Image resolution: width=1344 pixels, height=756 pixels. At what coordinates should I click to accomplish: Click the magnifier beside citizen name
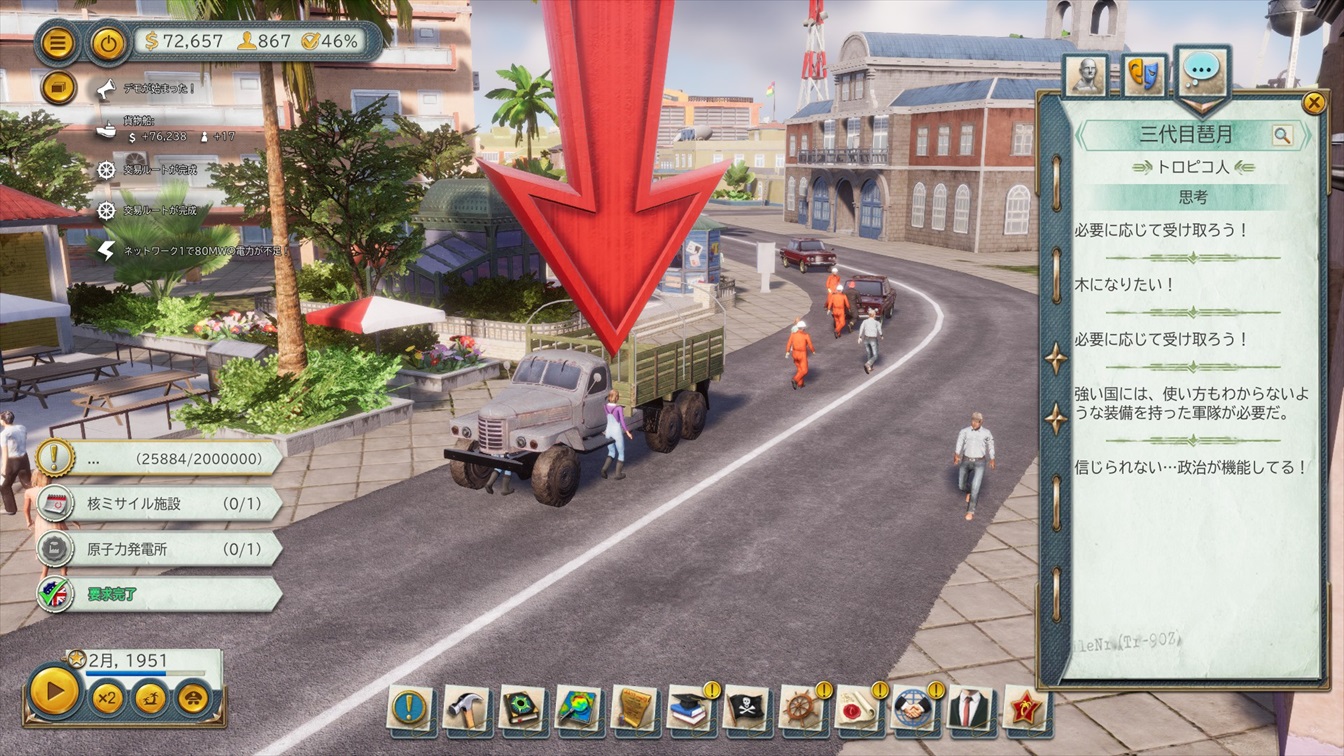tap(1282, 135)
